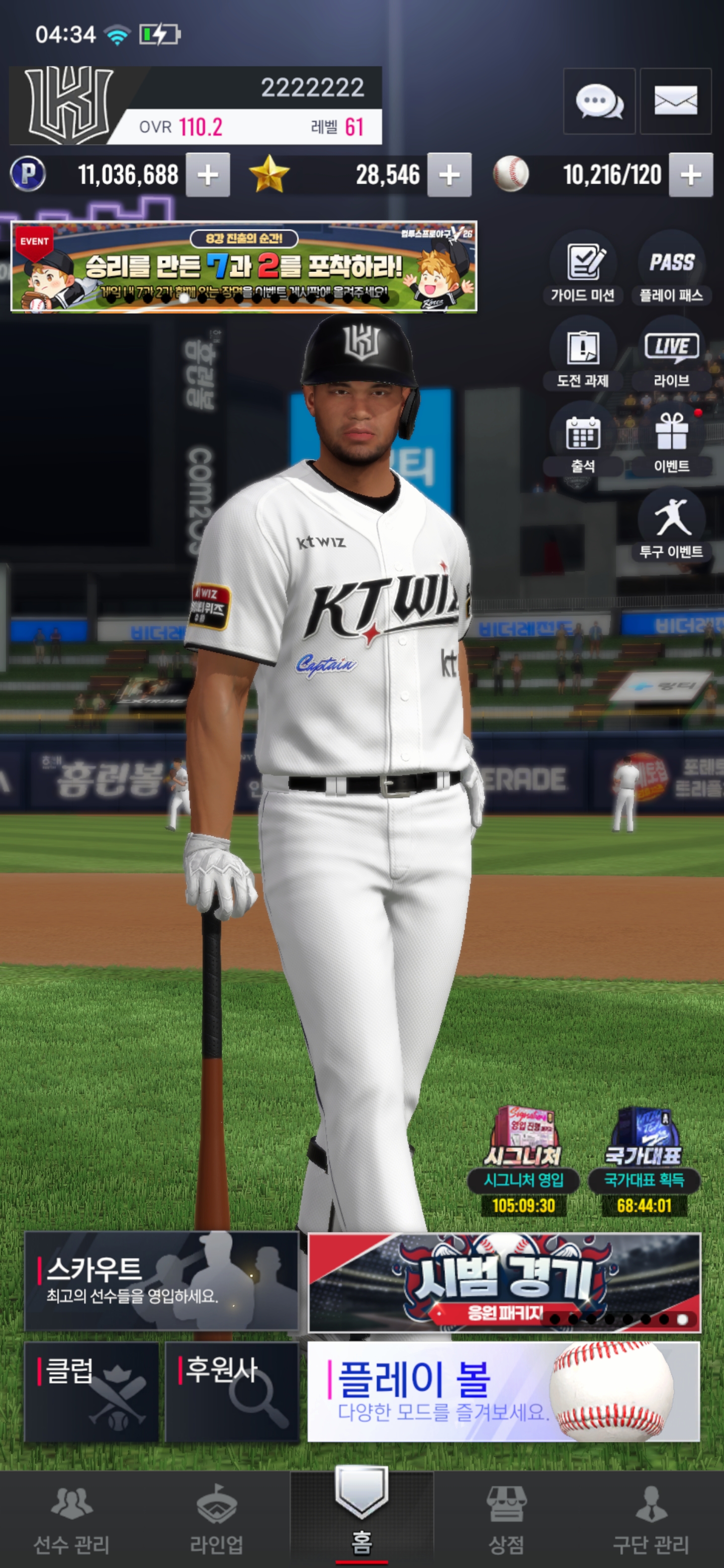Open the 이벤트 gift box menu

click(x=671, y=440)
